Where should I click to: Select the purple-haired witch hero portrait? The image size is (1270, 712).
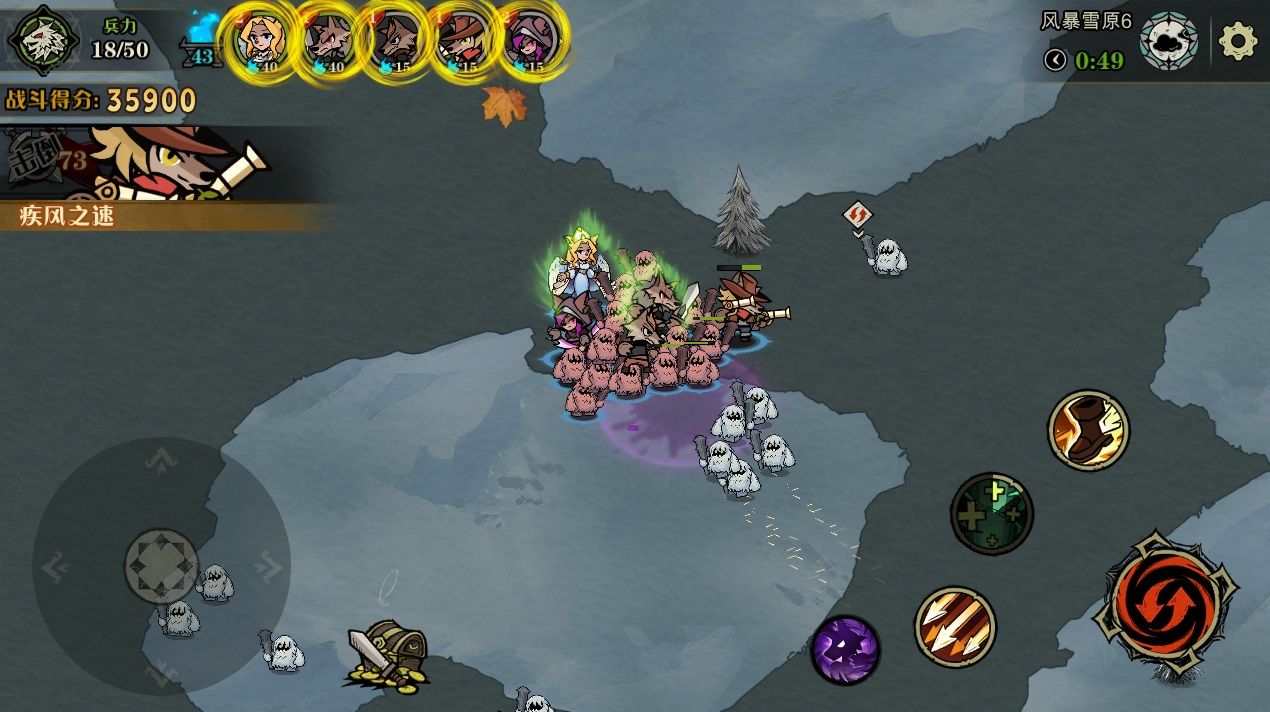[x=530, y=43]
